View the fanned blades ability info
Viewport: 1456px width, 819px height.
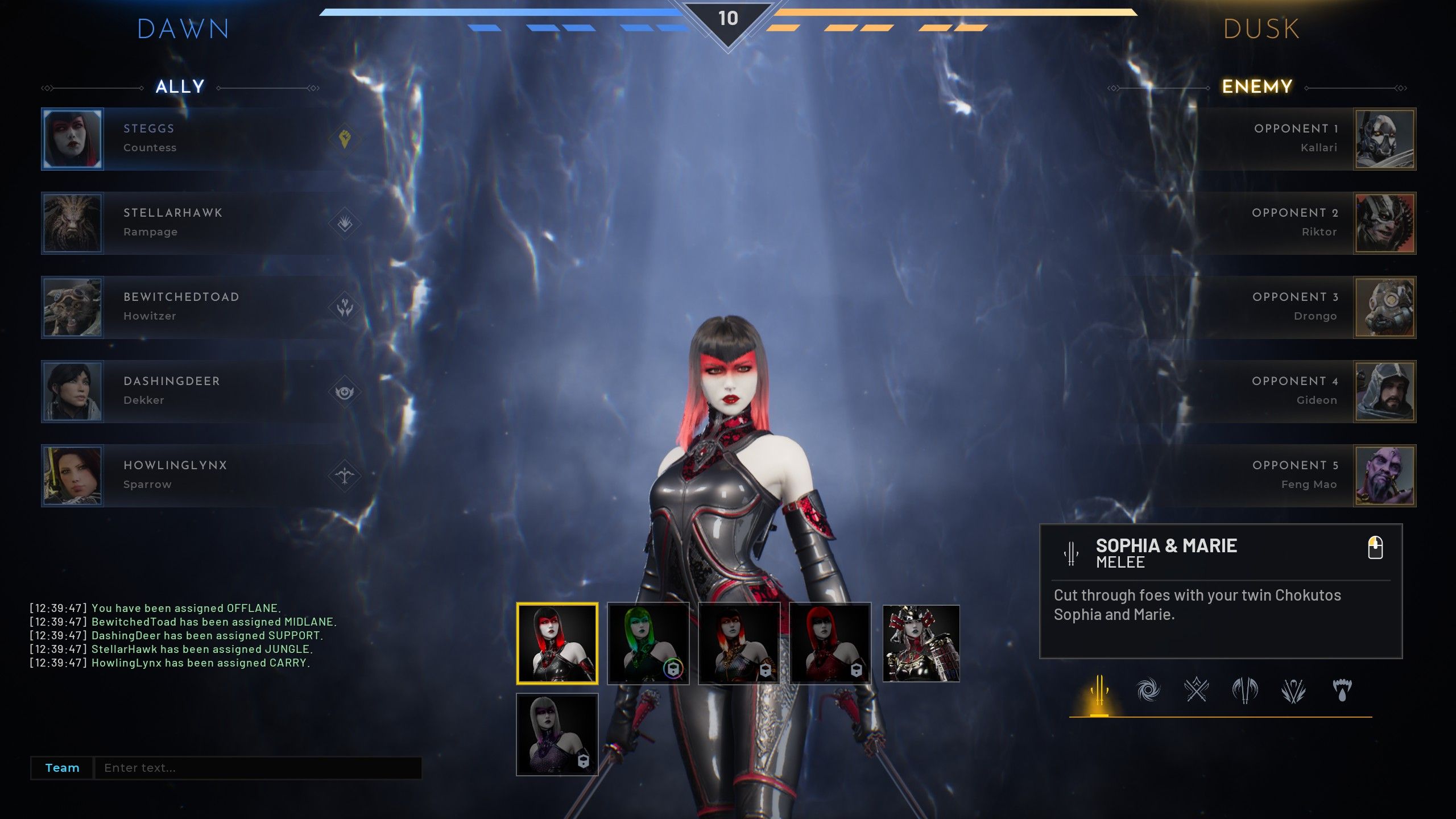pyautogui.click(x=1293, y=690)
